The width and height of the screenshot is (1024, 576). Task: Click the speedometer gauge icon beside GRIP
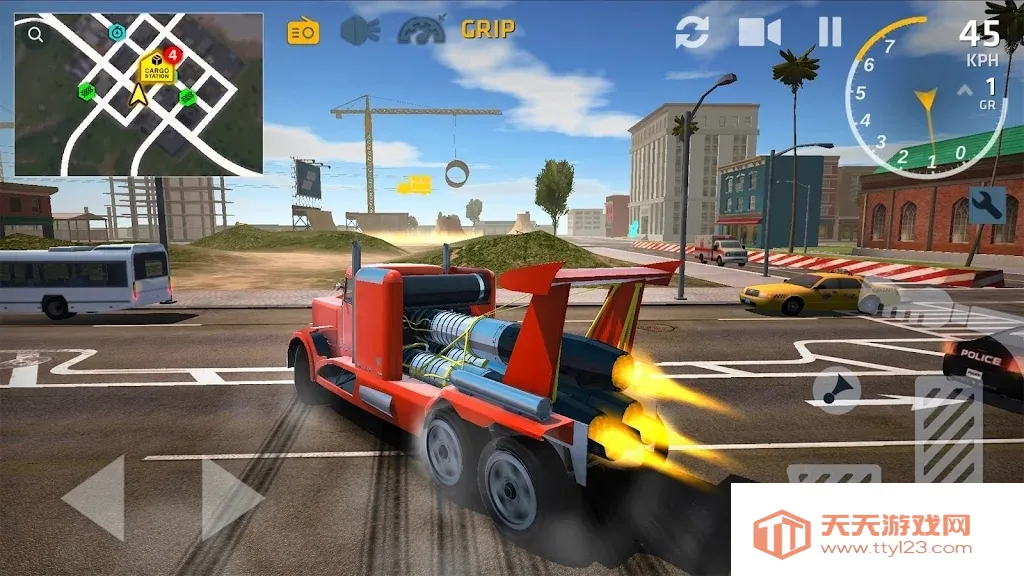[x=421, y=31]
